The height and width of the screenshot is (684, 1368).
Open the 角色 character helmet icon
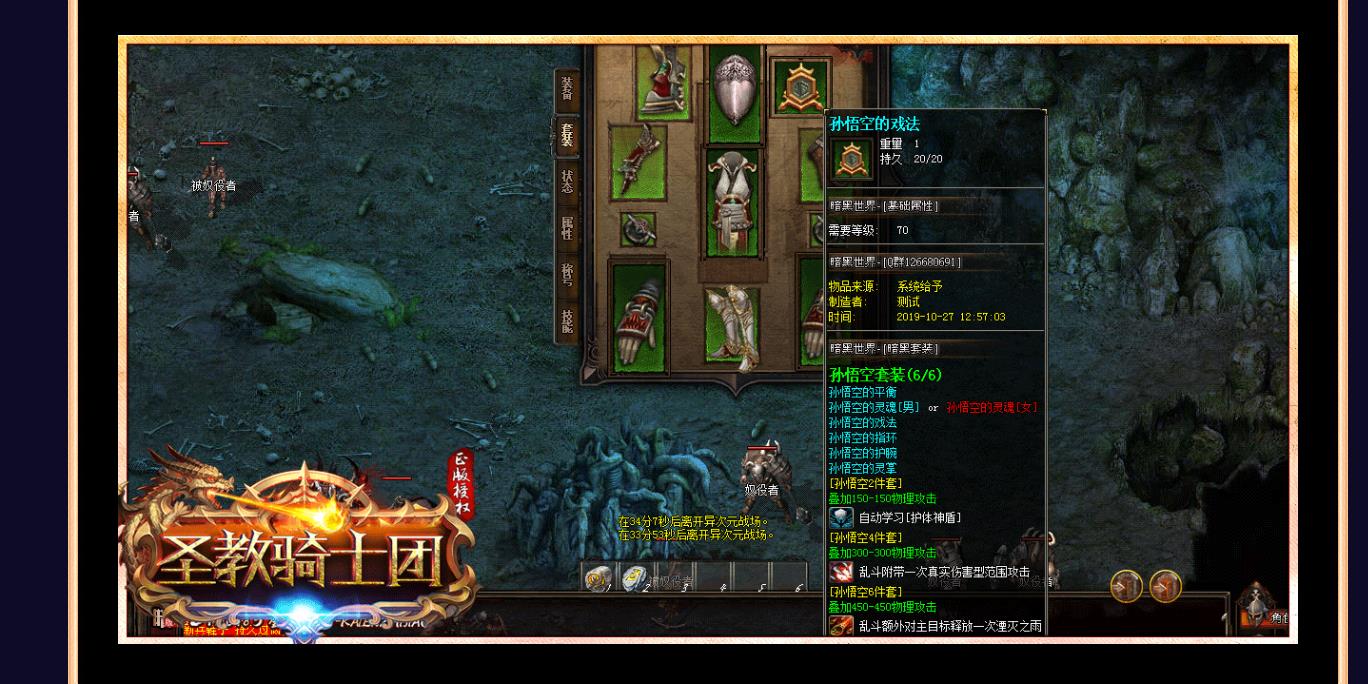pos(1257,603)
